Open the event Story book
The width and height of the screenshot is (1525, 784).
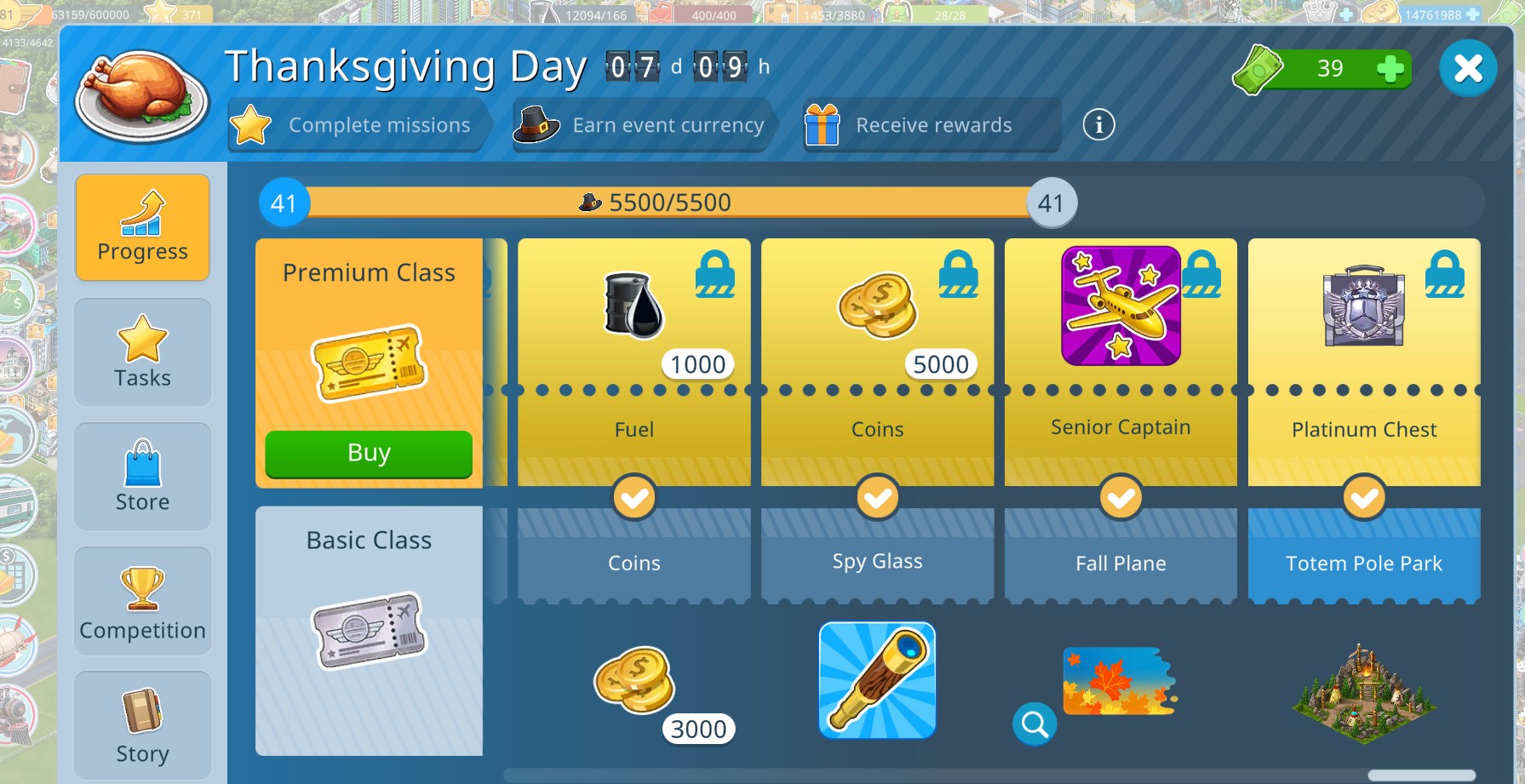click(142, 724)
